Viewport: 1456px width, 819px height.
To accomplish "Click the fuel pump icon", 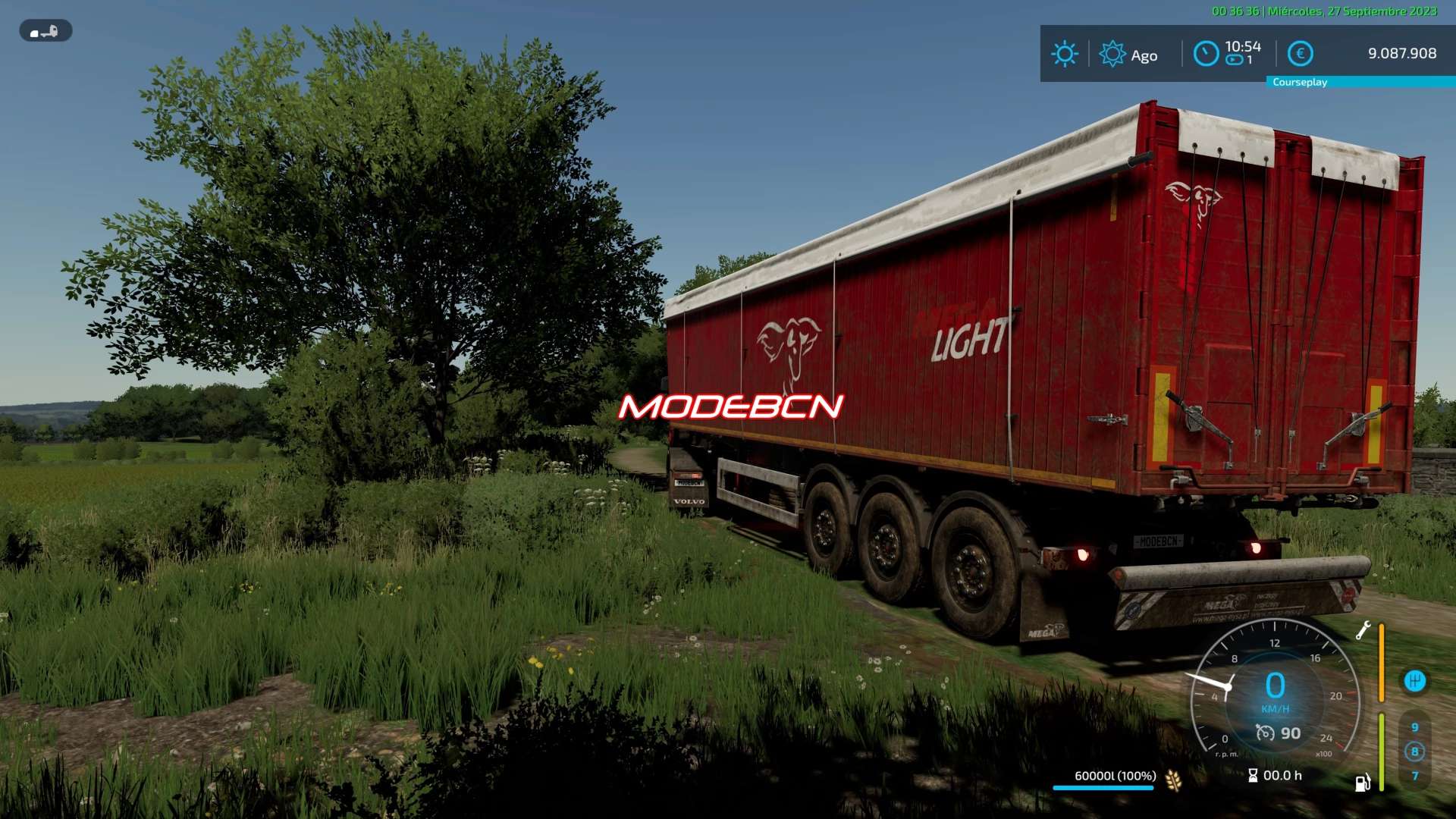I will (1363, 783).
